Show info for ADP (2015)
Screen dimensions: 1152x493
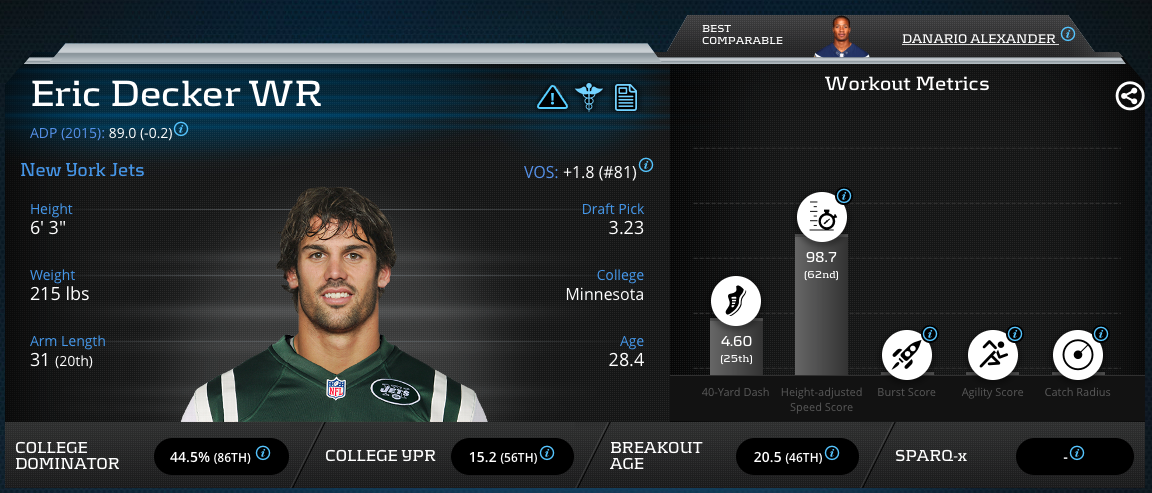[182, 130]
